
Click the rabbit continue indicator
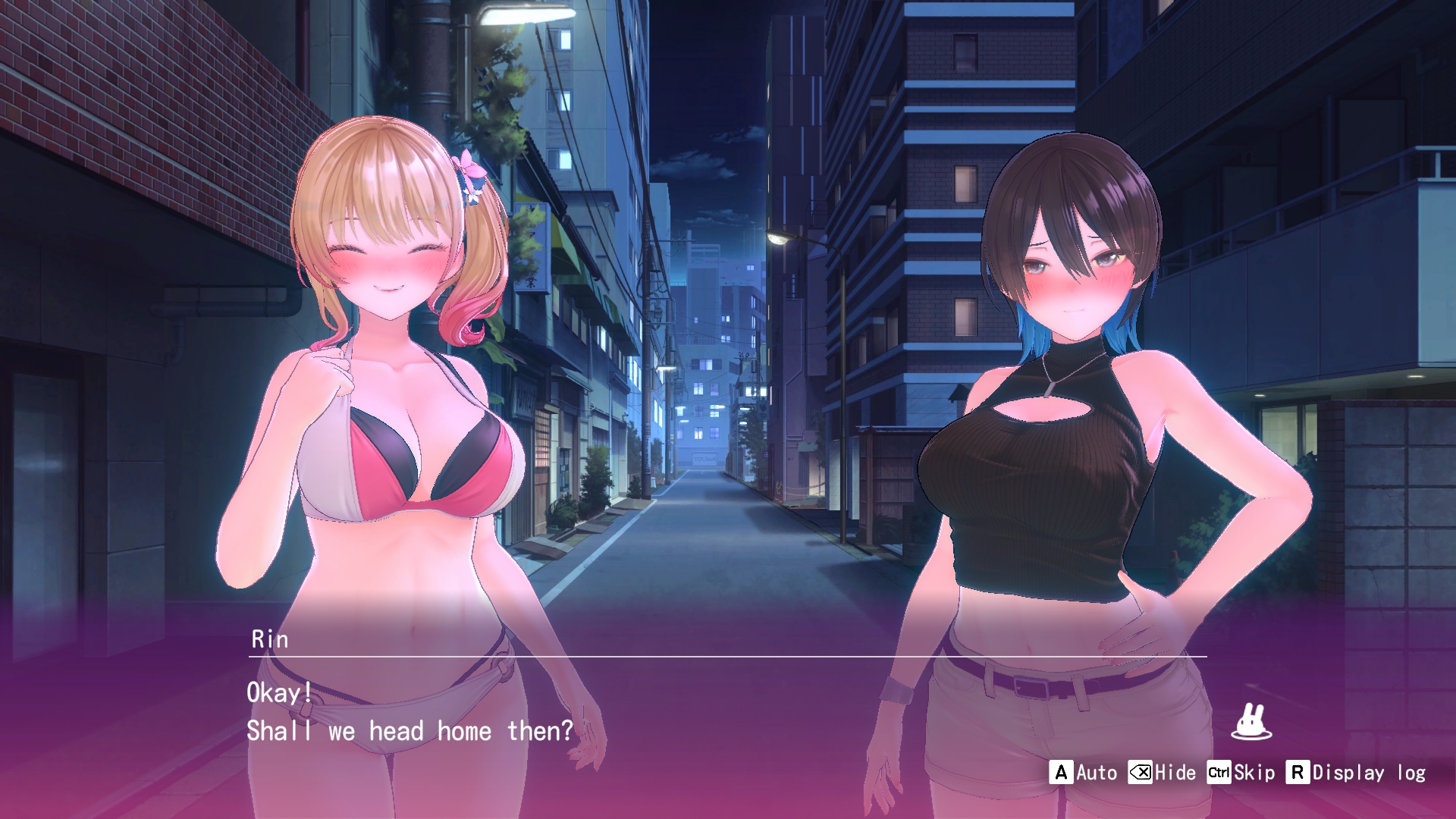1251,722
